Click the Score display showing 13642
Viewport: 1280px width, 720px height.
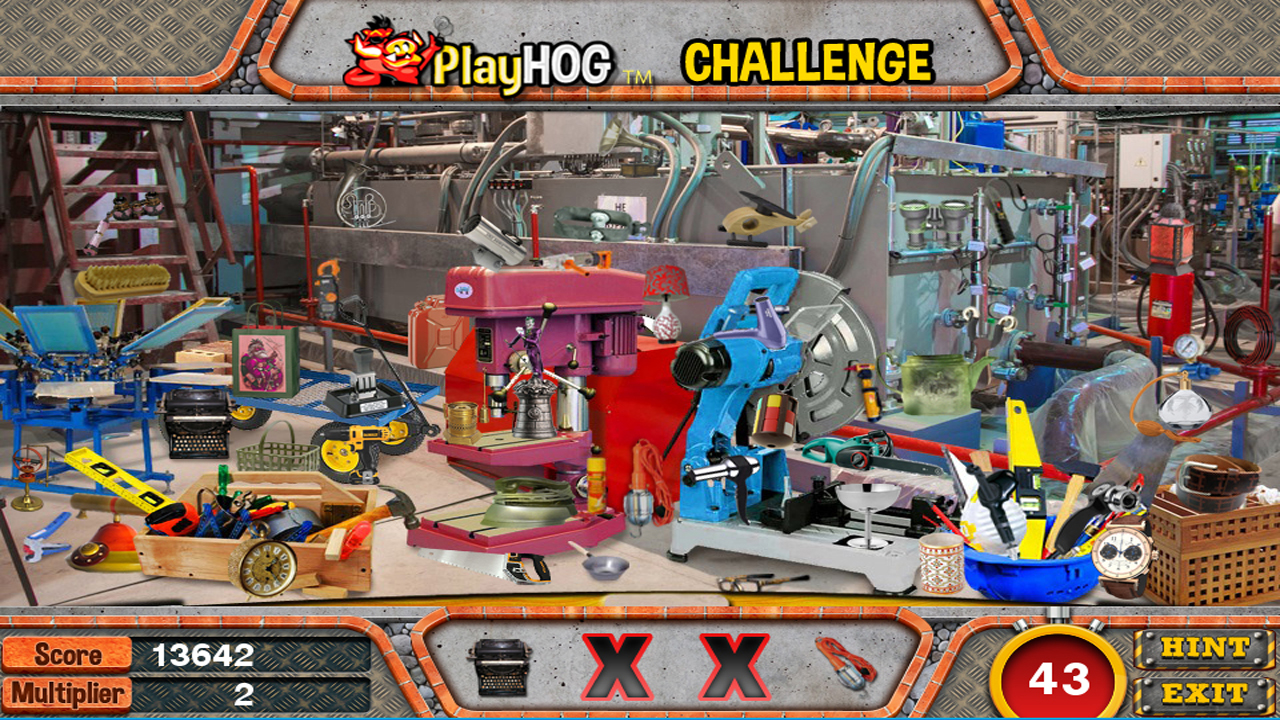(198, 656)
